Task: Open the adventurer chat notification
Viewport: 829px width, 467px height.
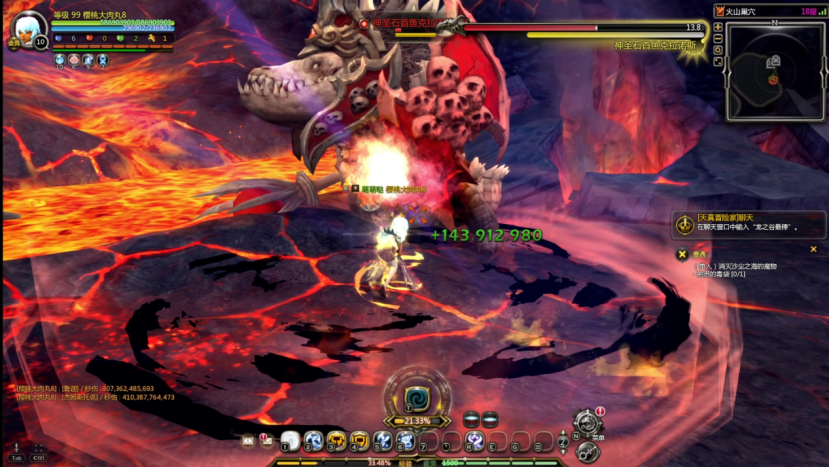Action: click(x=685, y=224)
